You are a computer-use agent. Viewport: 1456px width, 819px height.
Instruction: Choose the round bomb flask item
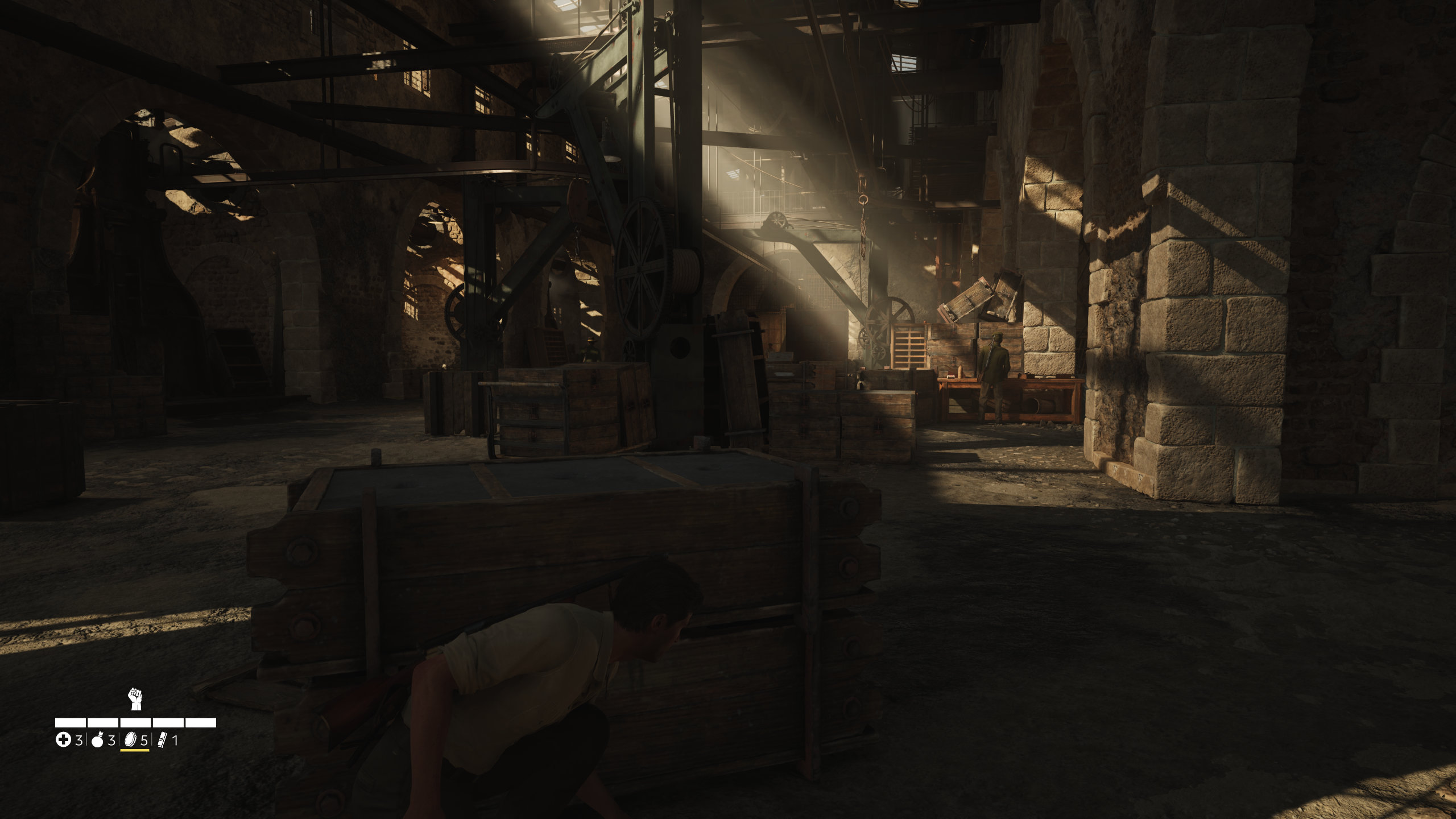tap(98, 740)
